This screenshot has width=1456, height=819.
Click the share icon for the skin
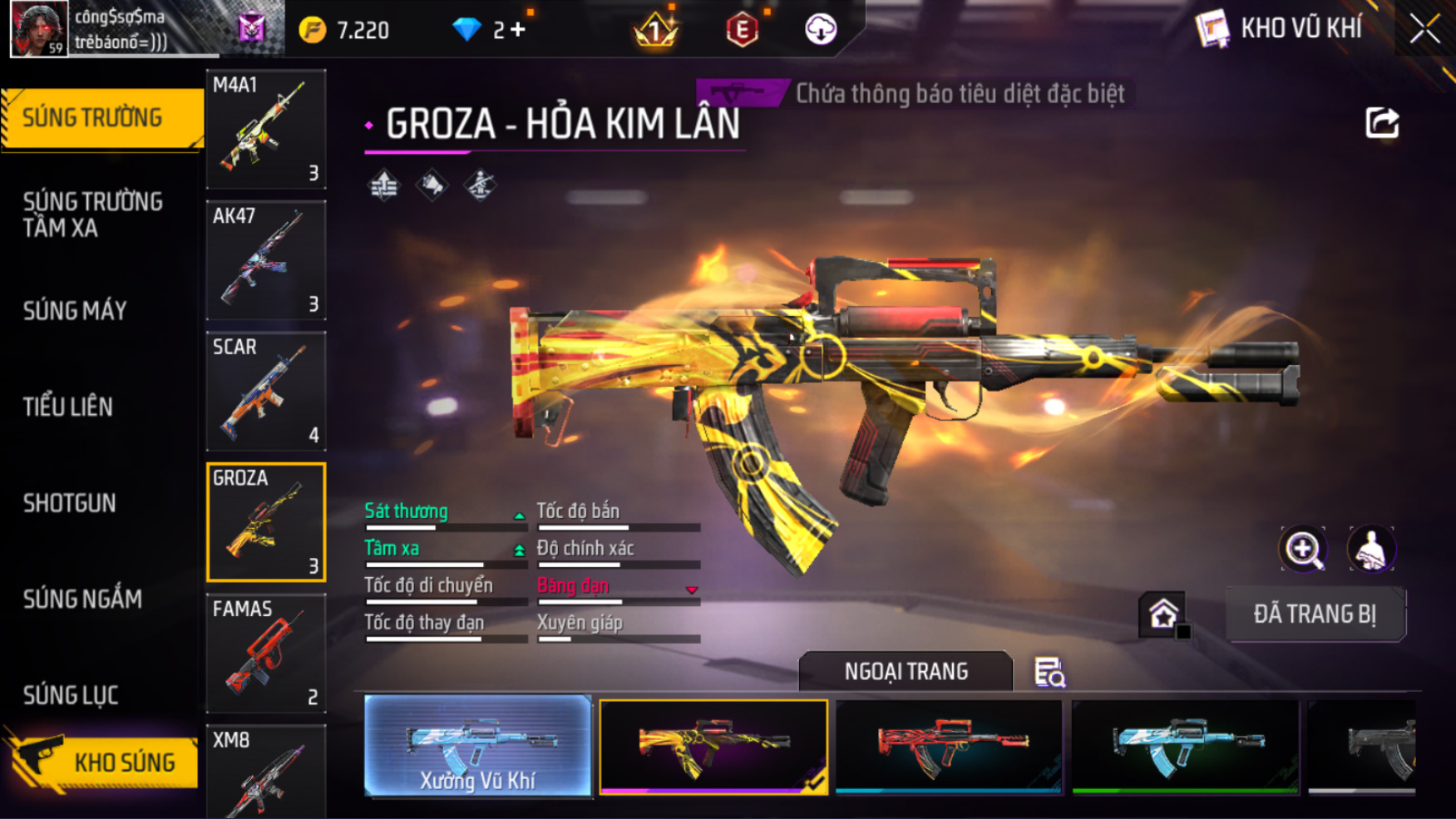(1382, 124)
